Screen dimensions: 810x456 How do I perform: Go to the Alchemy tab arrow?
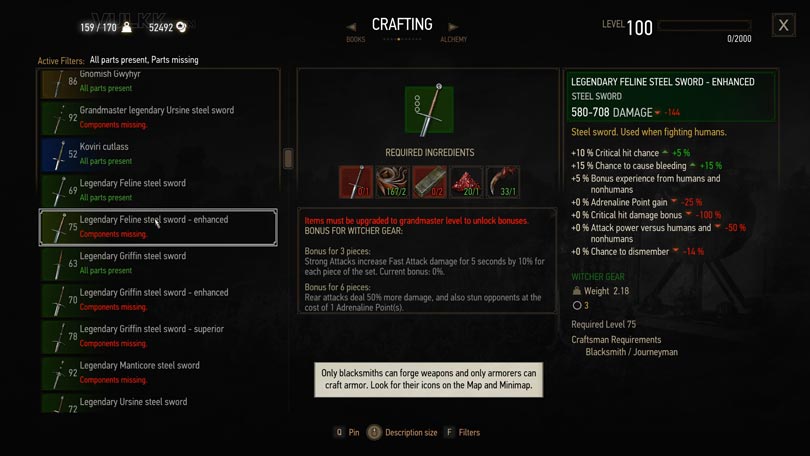(453, 27)
